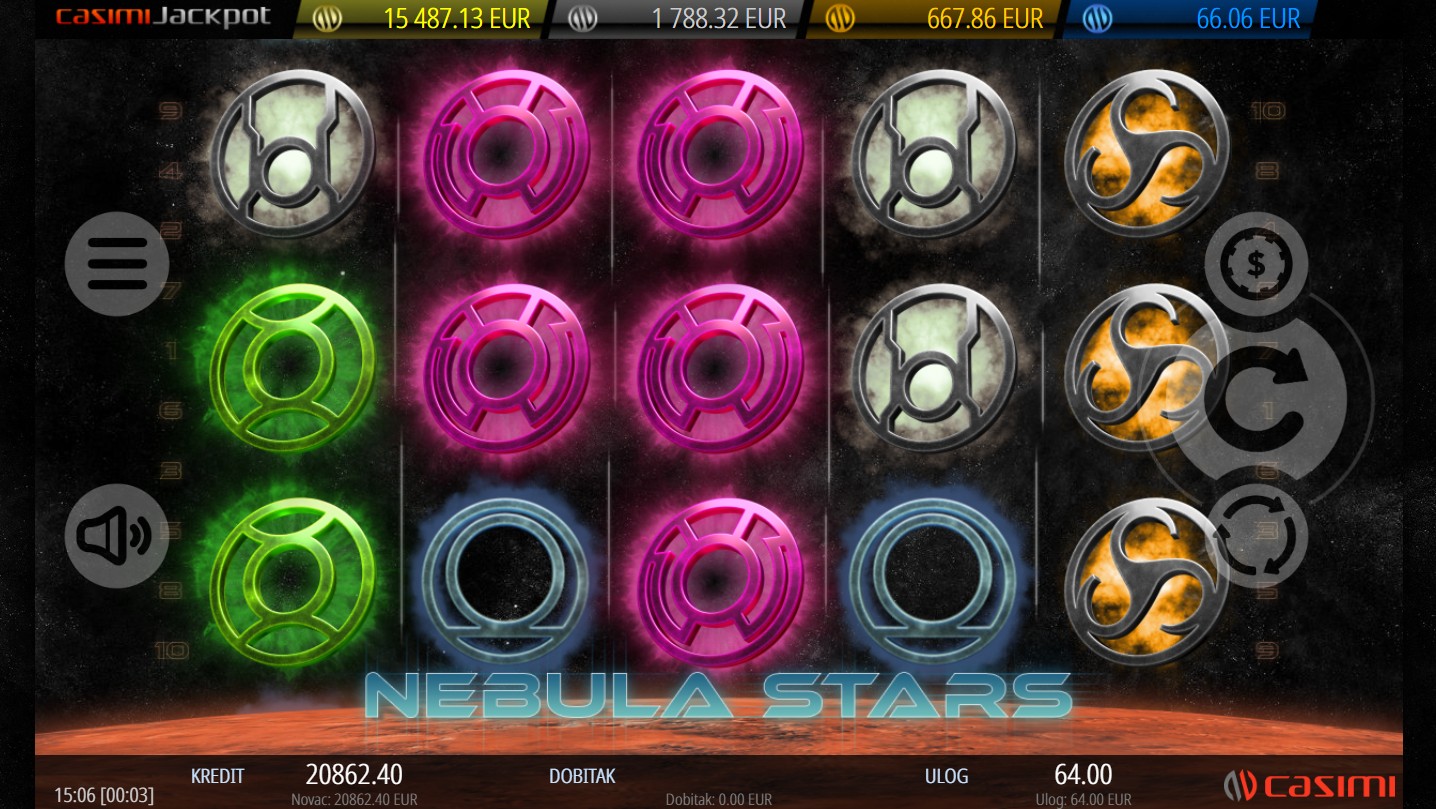
Task: Toggle the sound speaker button
Action: [117, 536]
